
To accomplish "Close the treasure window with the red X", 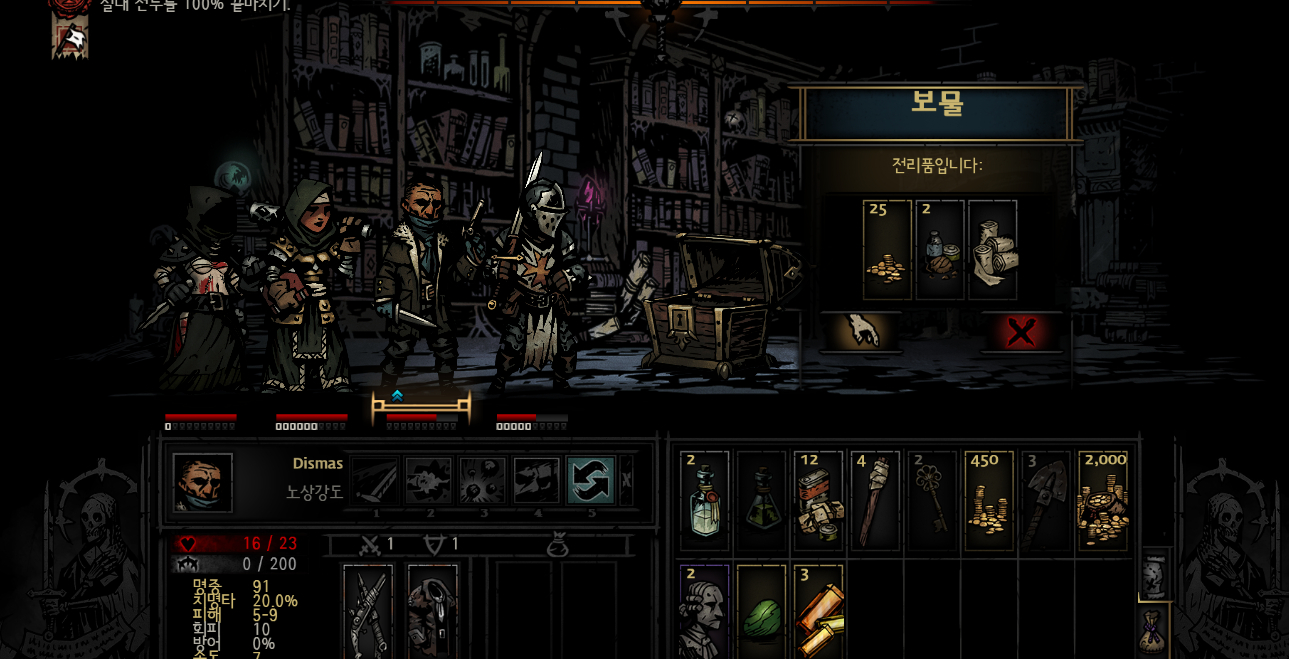I will pos(1020,332).
